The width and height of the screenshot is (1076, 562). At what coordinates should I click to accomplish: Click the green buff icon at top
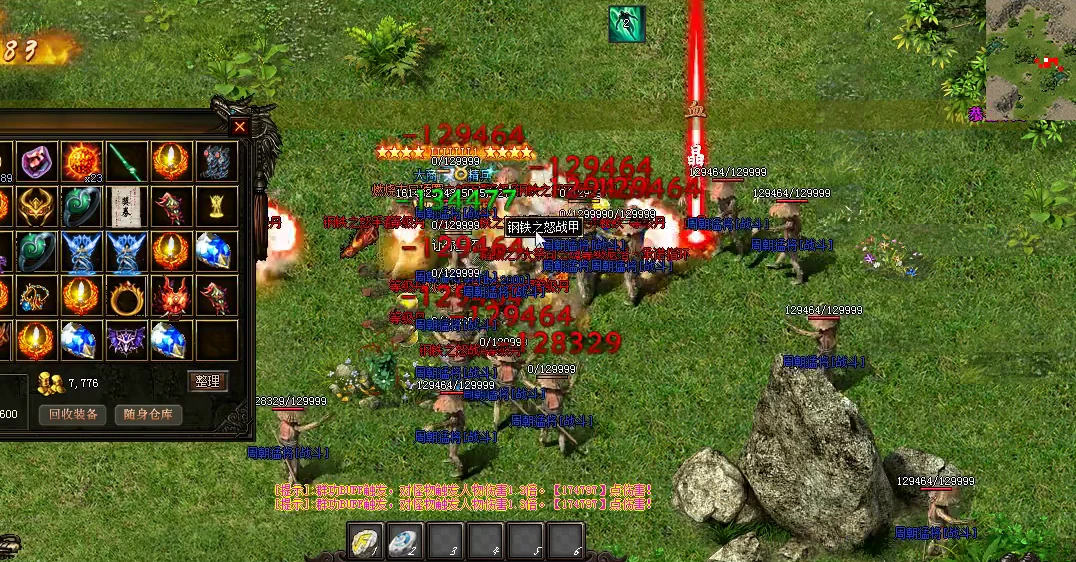coord(627,24)
